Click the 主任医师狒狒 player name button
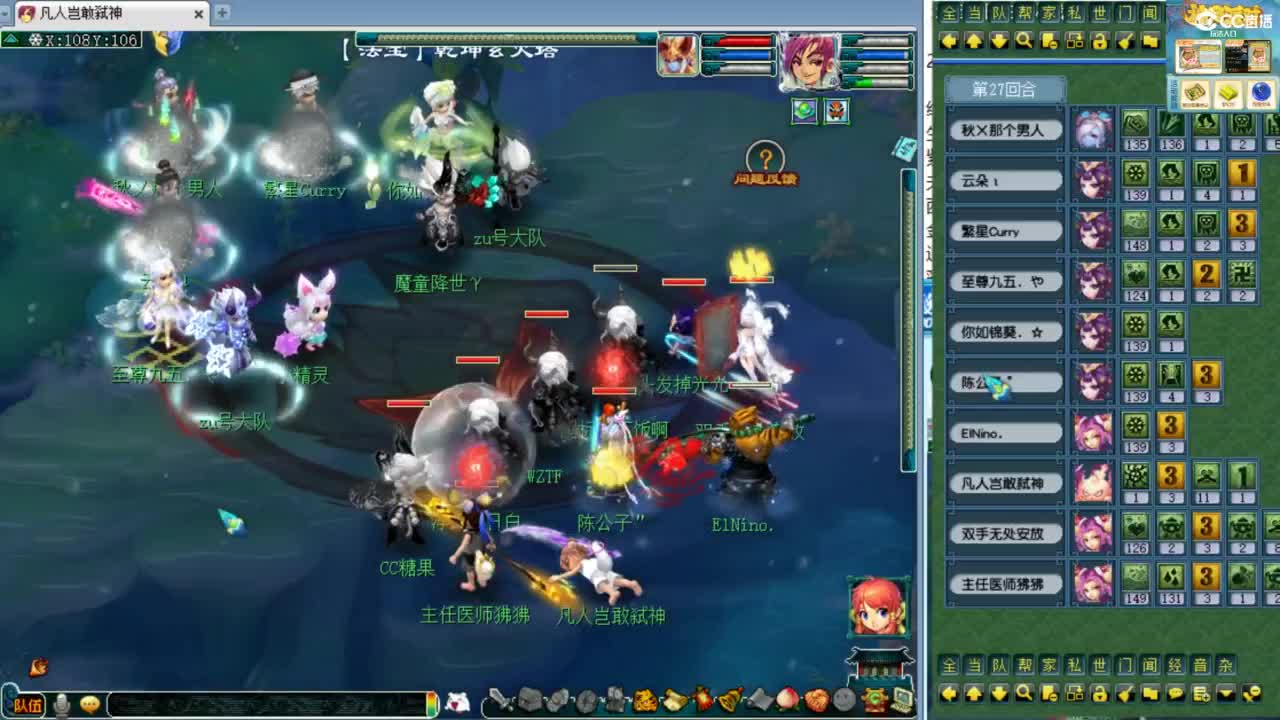 click(x=1004, y=584)
